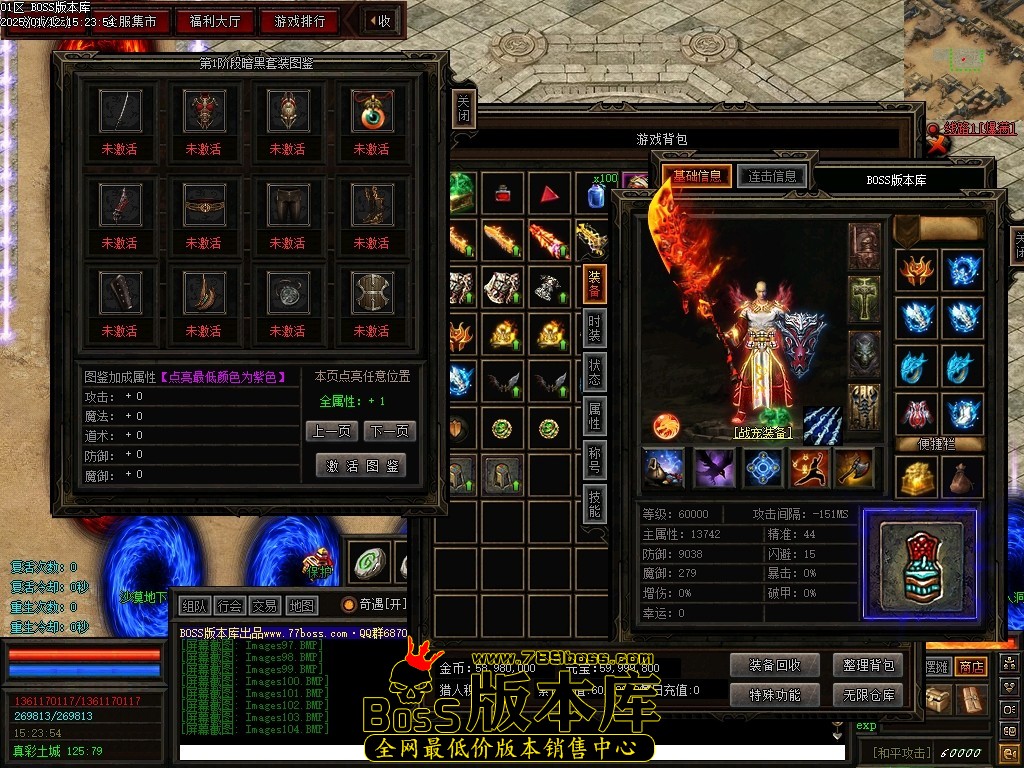Click the 装备回收 equipment recycle button
The width and height of the screenshot is (1024, 768).
click(768, 665)
